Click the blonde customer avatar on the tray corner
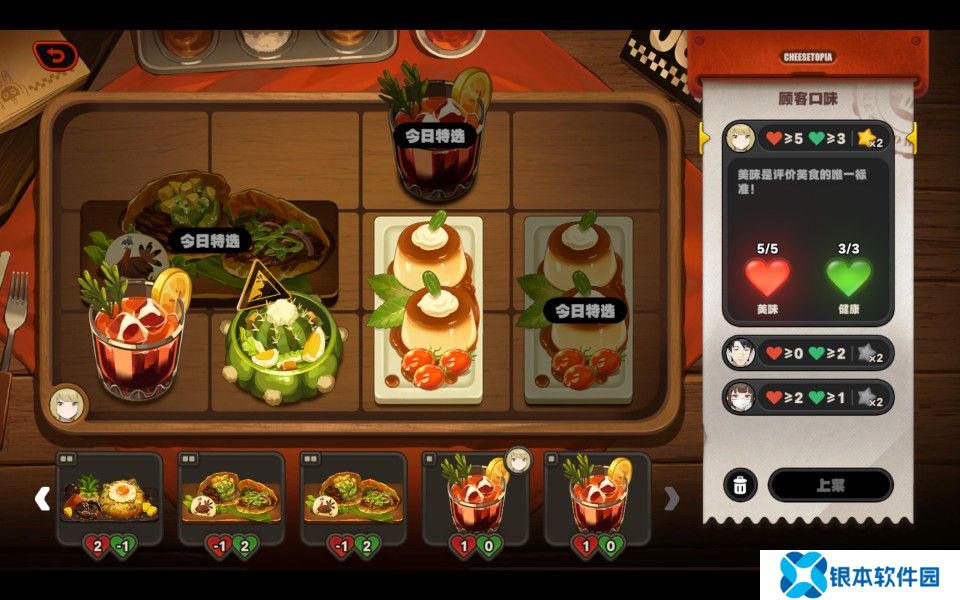960x600 pixels. (68, 405)
